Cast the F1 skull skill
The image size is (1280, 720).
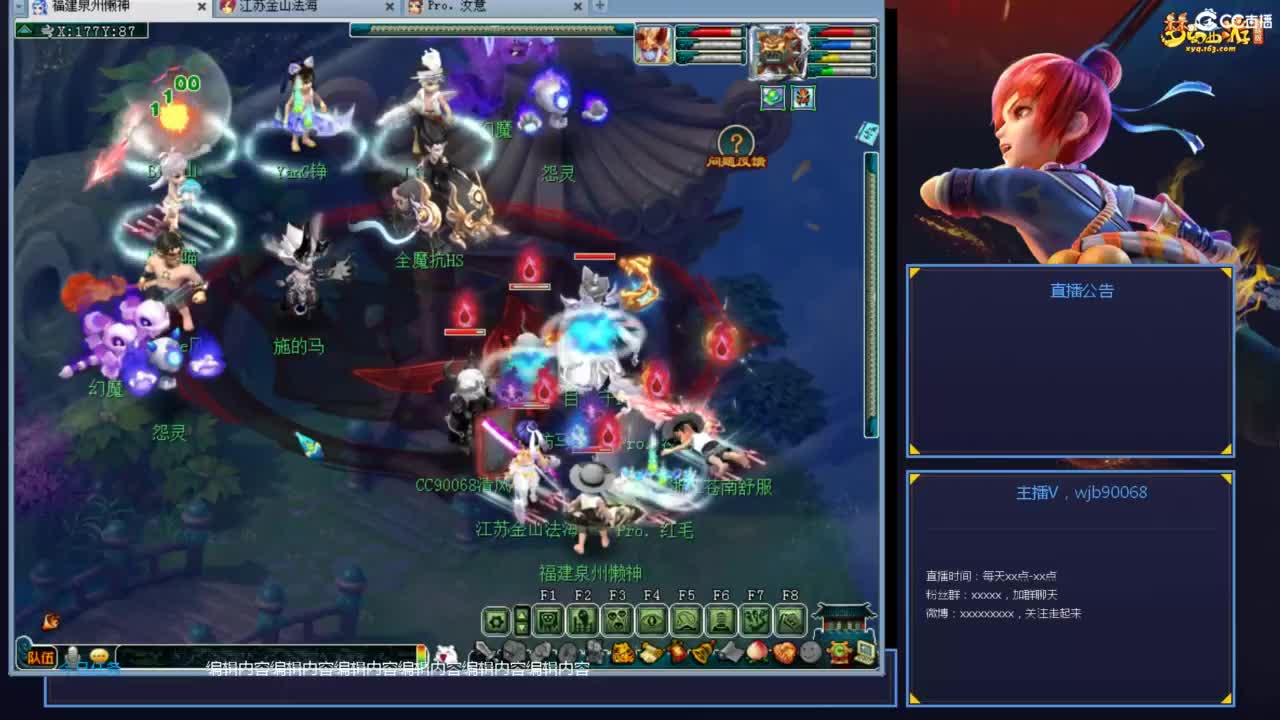550,619
